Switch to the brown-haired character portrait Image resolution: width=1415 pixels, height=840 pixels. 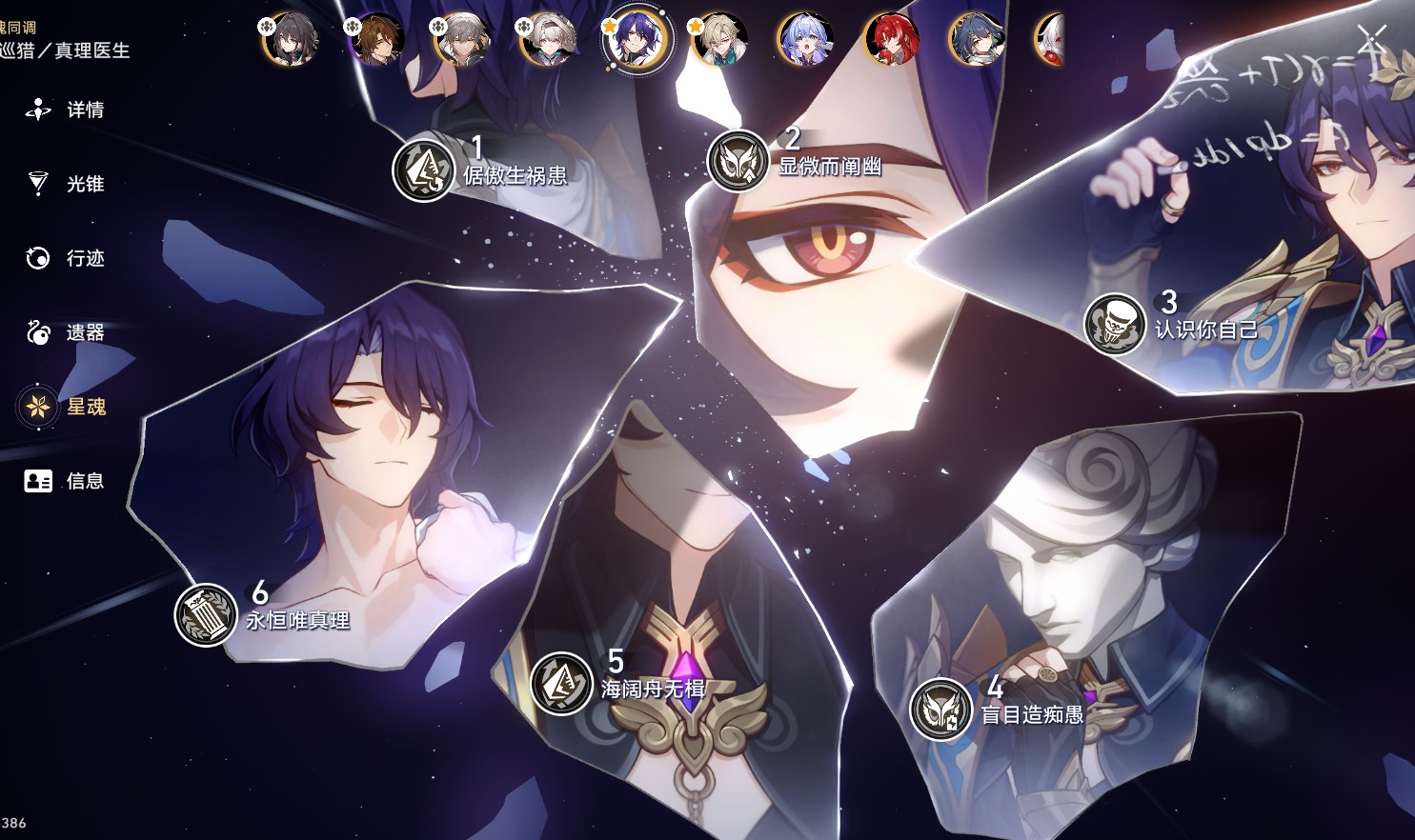coord(376,39)
